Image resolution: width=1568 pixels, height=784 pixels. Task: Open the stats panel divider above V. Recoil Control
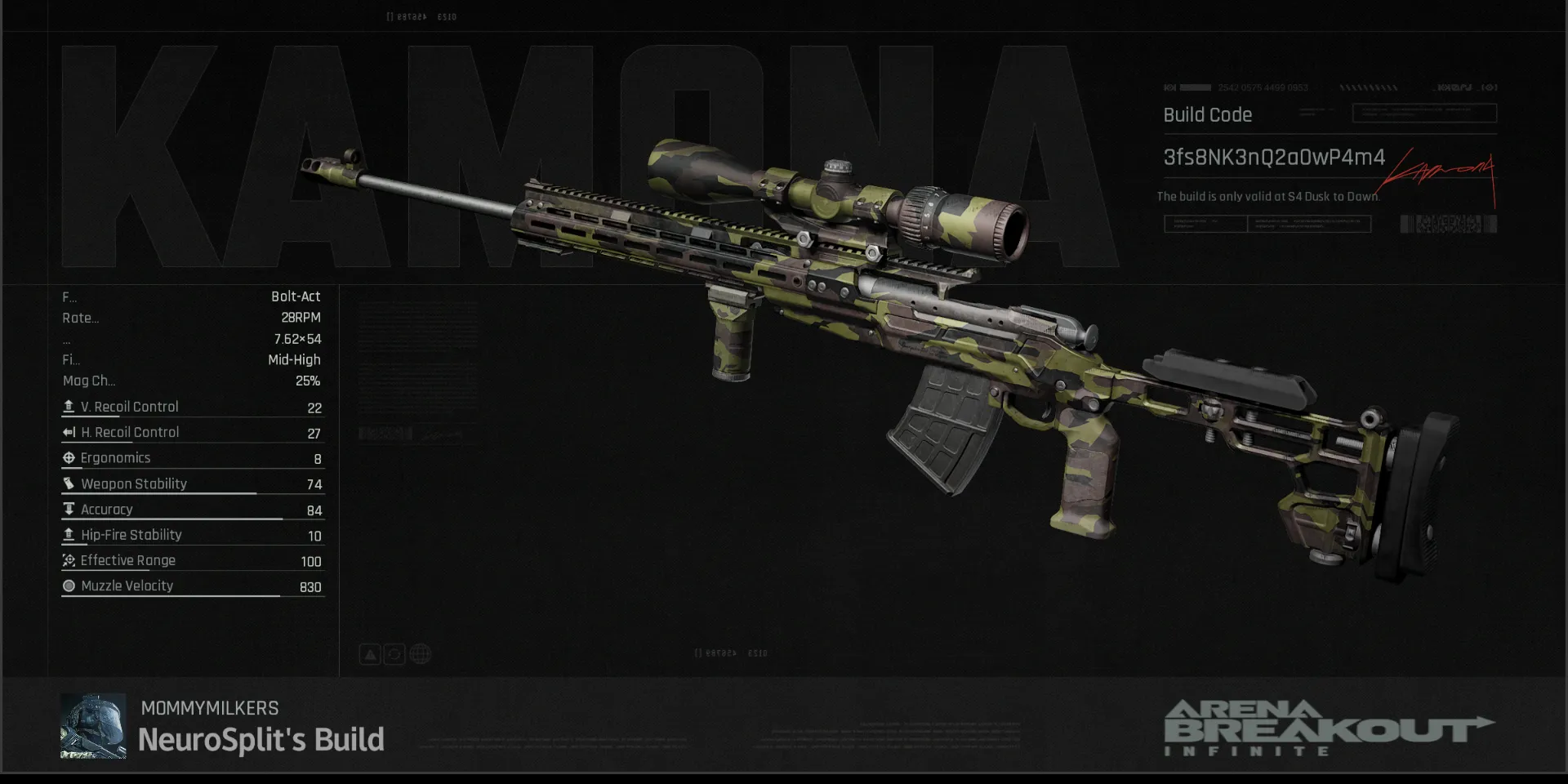click(x=192, y=394)
